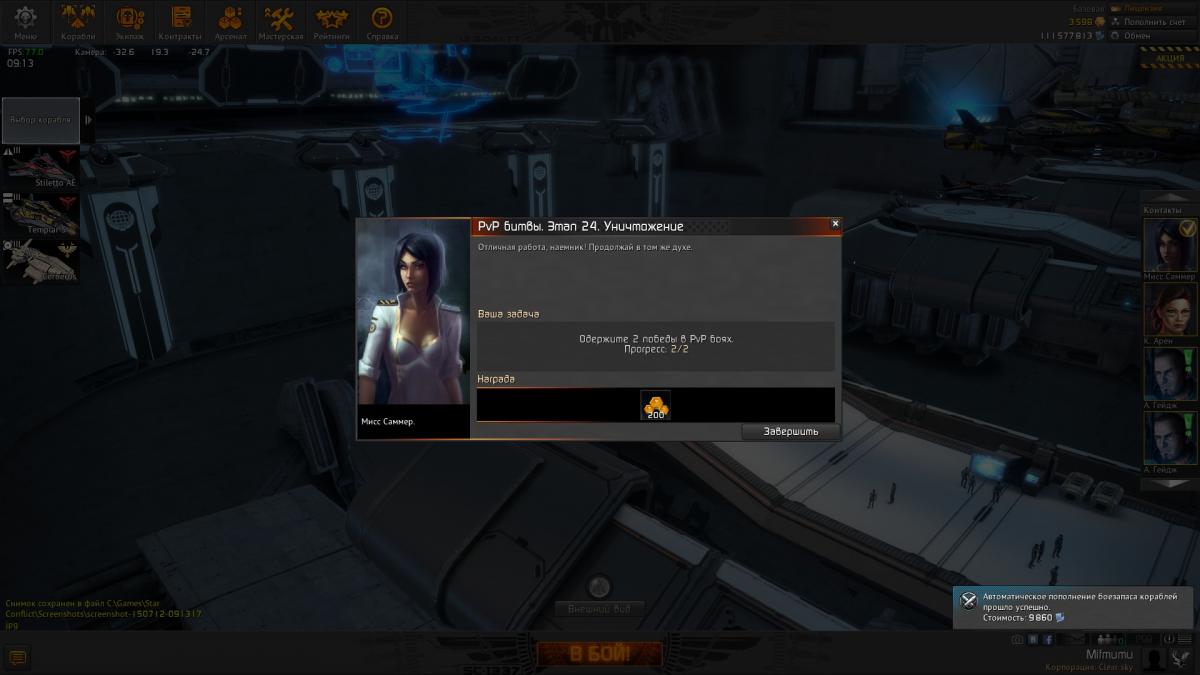Open the Меню gear menu
Viewport: 1200px width, 675px height.
tap(25, 22)
